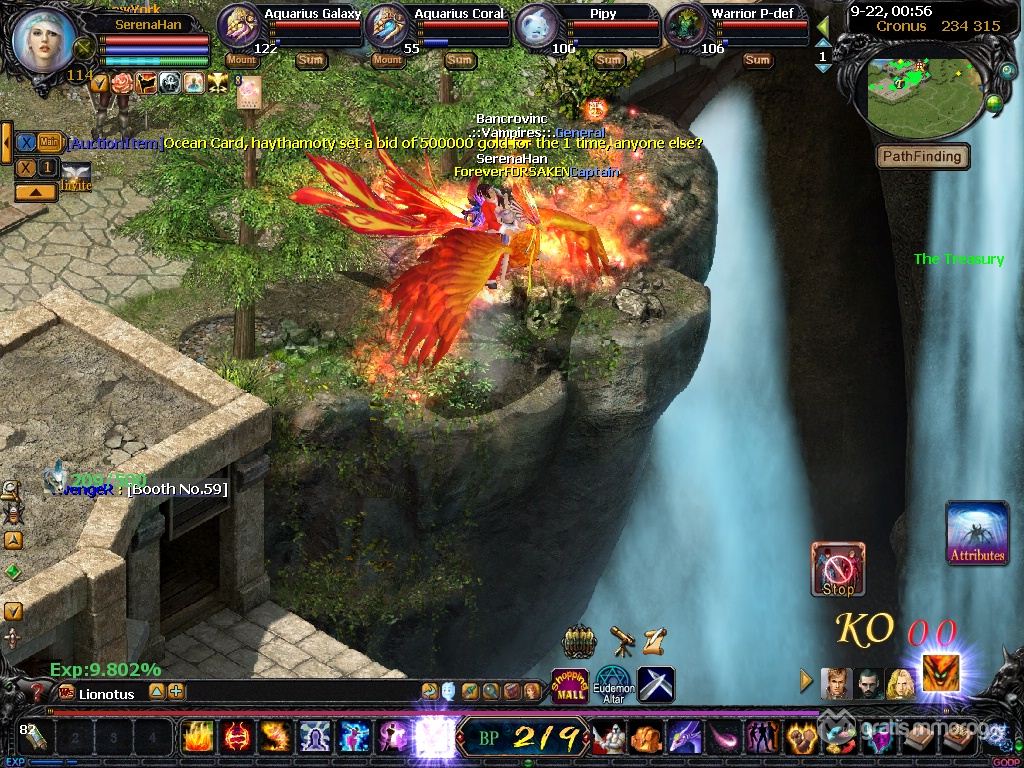Summon the Aquarius Coral eudemon
The width and height of the screenshot is (1024, 768).
pyautogui.click(x=459, y=60)
